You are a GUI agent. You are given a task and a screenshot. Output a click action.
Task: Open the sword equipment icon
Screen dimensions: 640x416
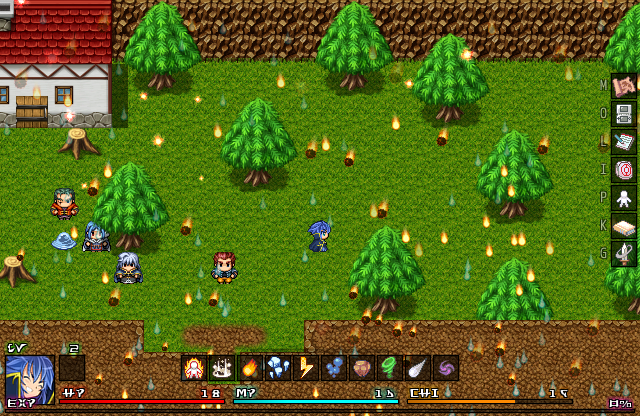point(624,254)
